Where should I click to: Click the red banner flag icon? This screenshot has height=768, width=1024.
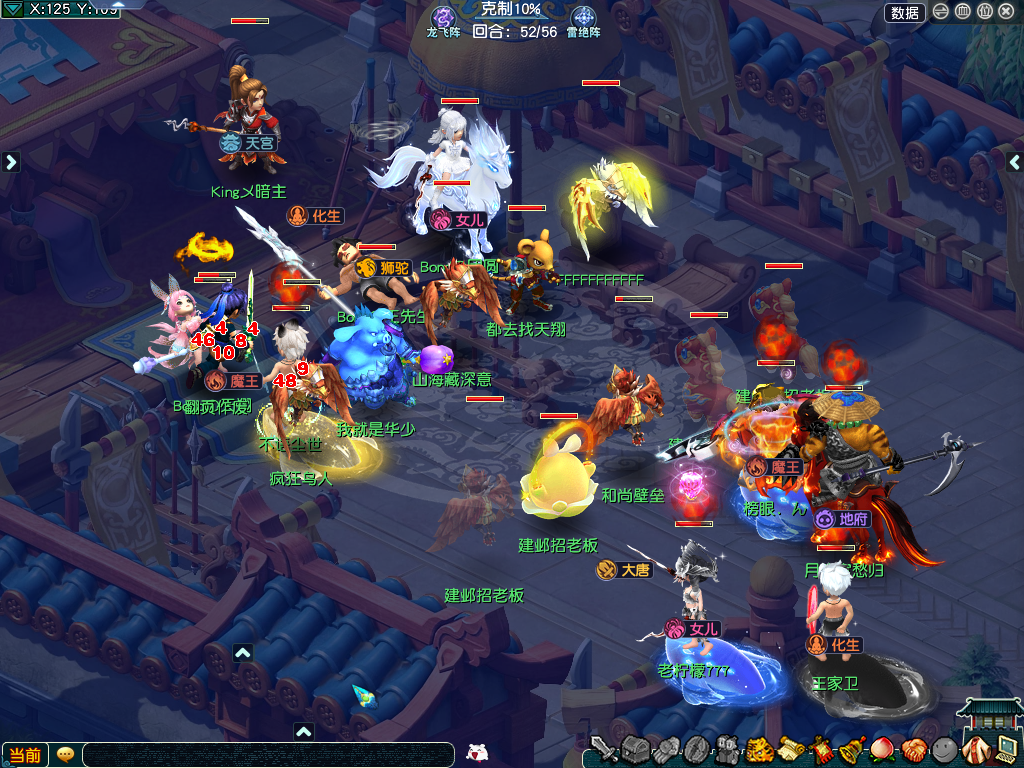[x=821, y=749]
